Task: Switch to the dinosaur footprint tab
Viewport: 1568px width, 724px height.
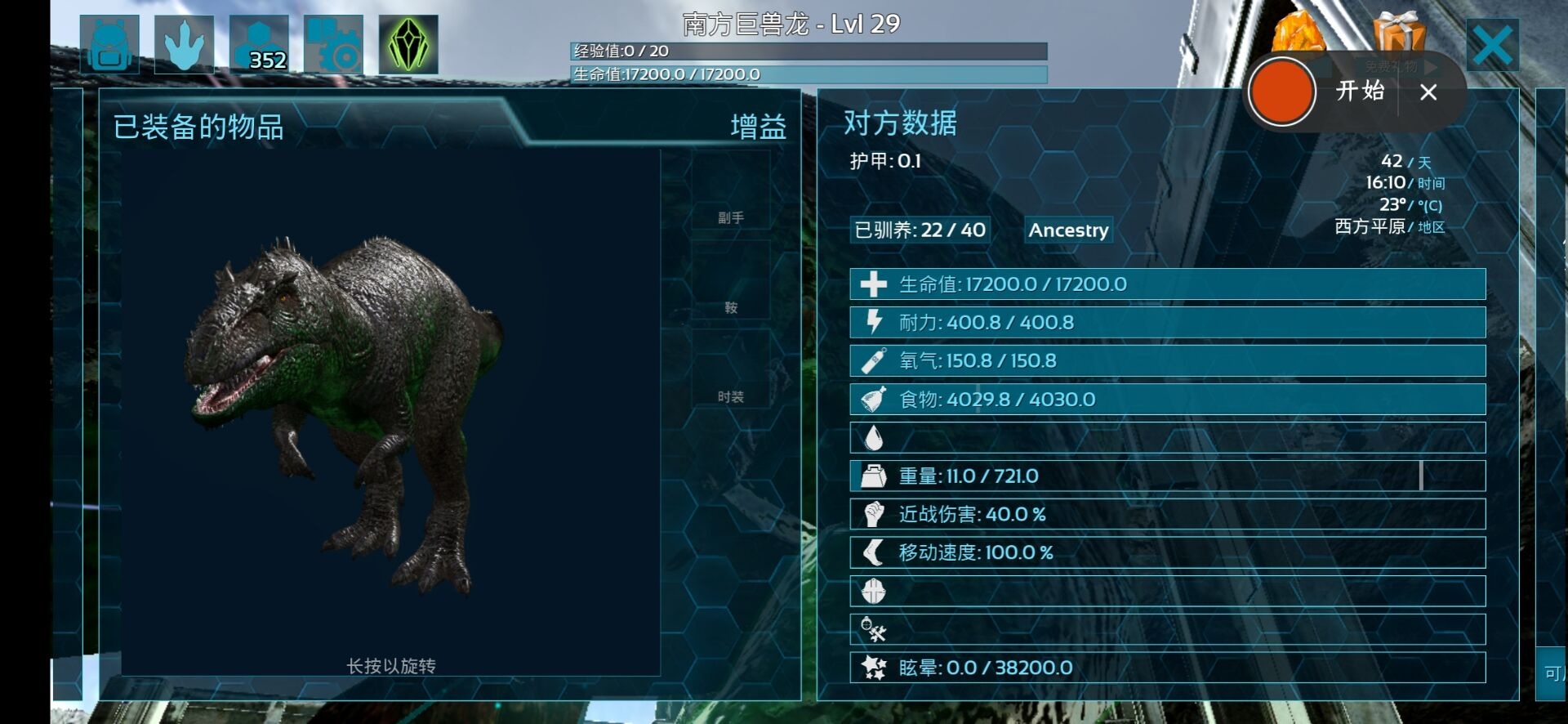Action: (x=184, y=45)
